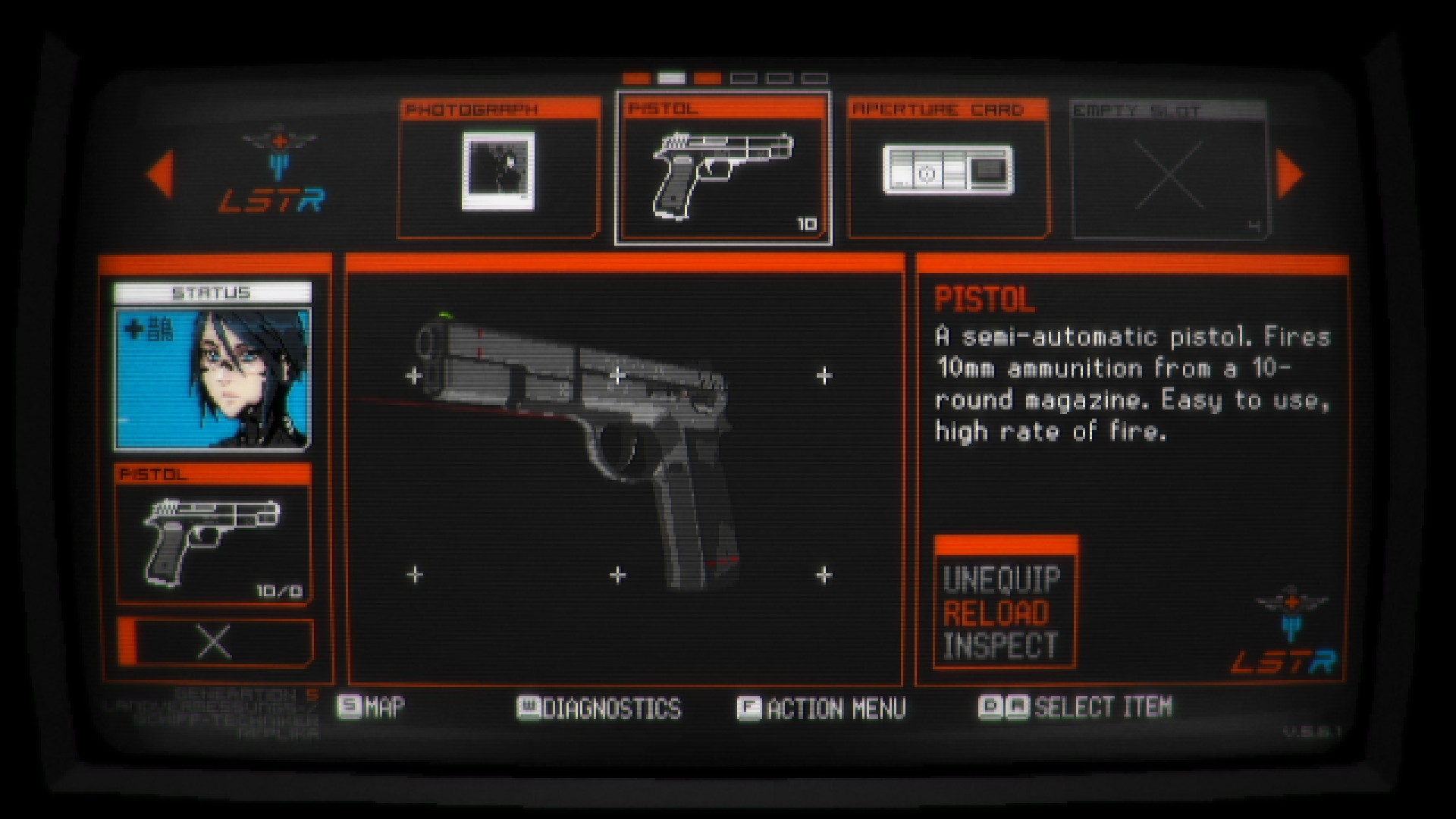Select the Pistol inventory slot

point(723,169)
